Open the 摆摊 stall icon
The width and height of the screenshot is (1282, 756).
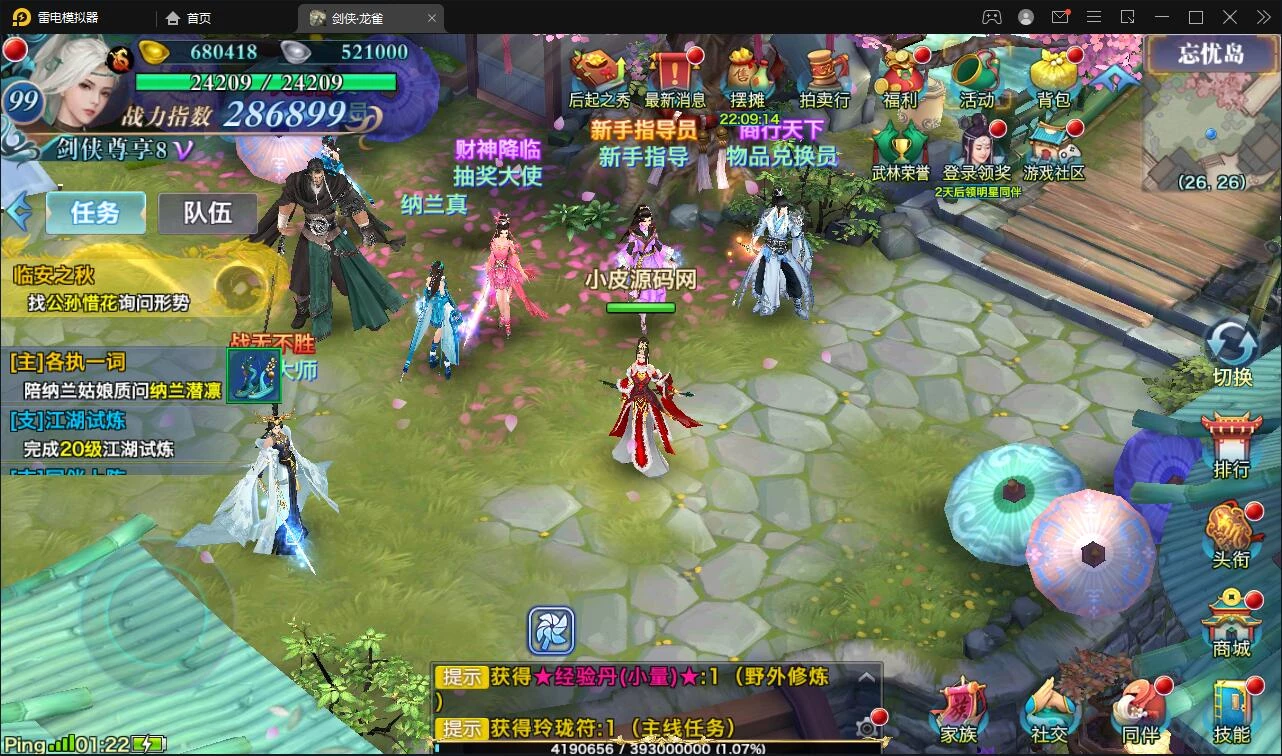click(747, 75)
